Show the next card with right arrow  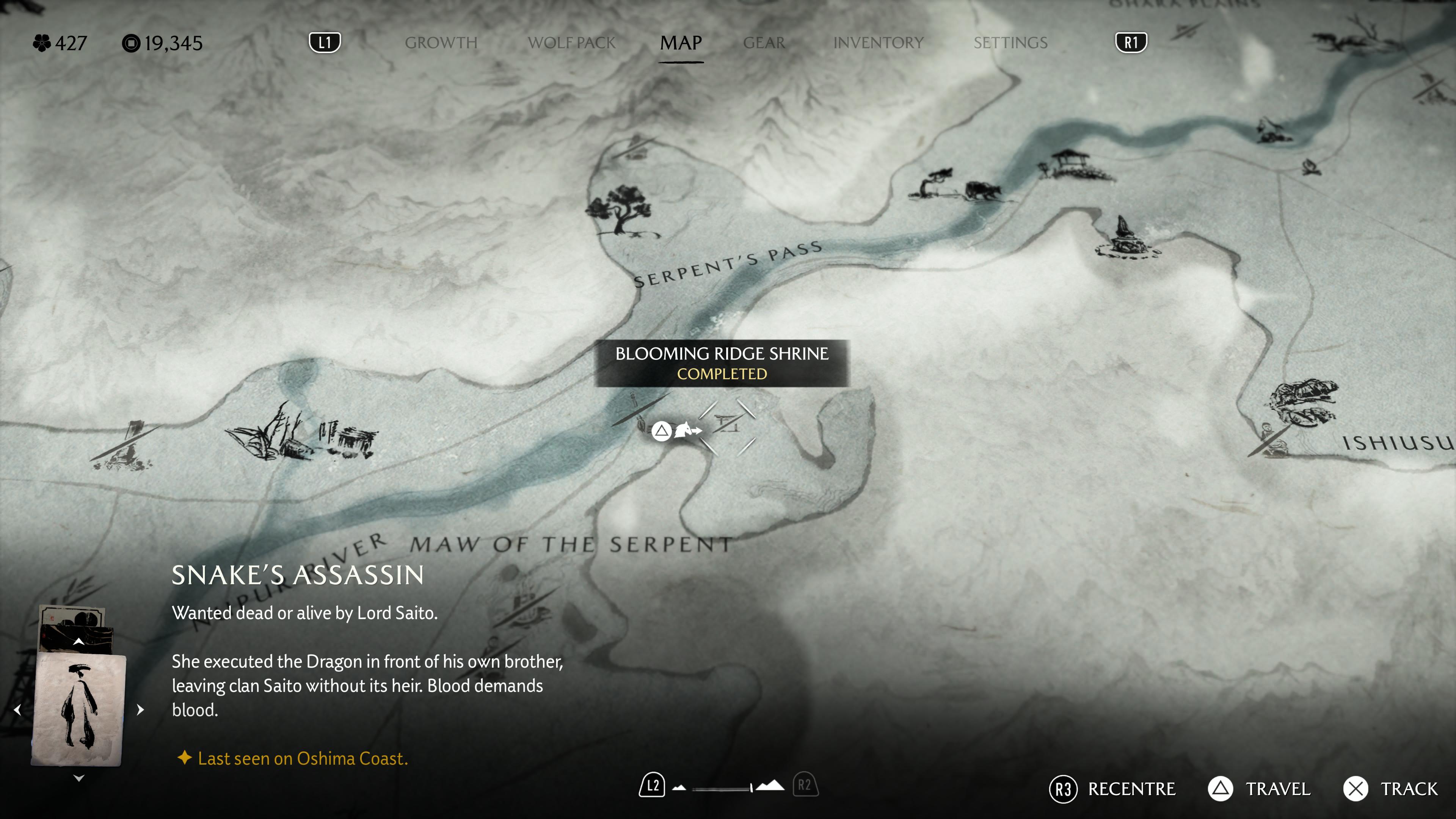point(141,710)
